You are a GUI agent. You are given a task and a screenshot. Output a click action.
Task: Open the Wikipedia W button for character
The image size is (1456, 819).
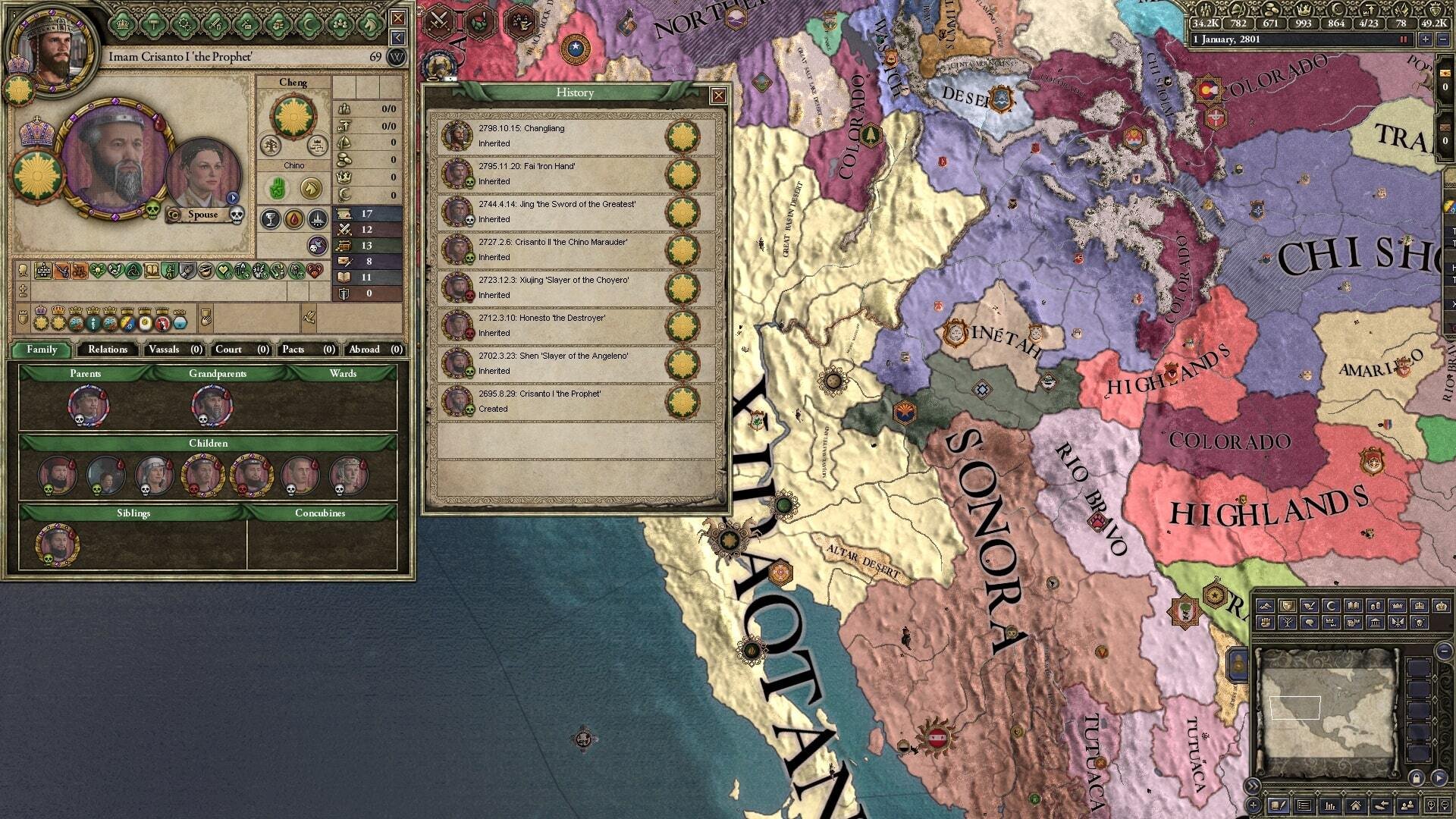[397, 57]
